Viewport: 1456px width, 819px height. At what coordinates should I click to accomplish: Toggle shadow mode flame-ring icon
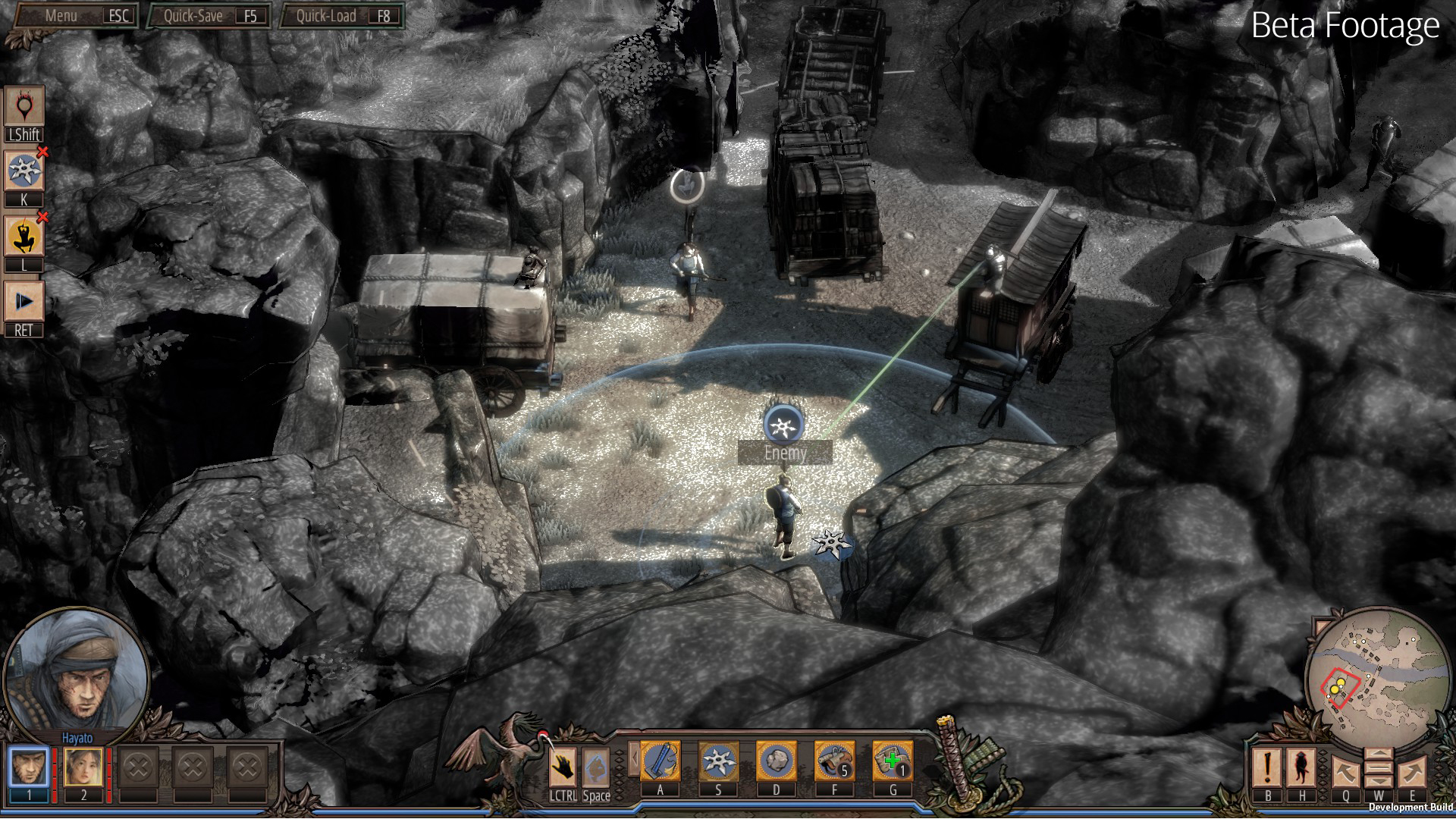[24, 106]
